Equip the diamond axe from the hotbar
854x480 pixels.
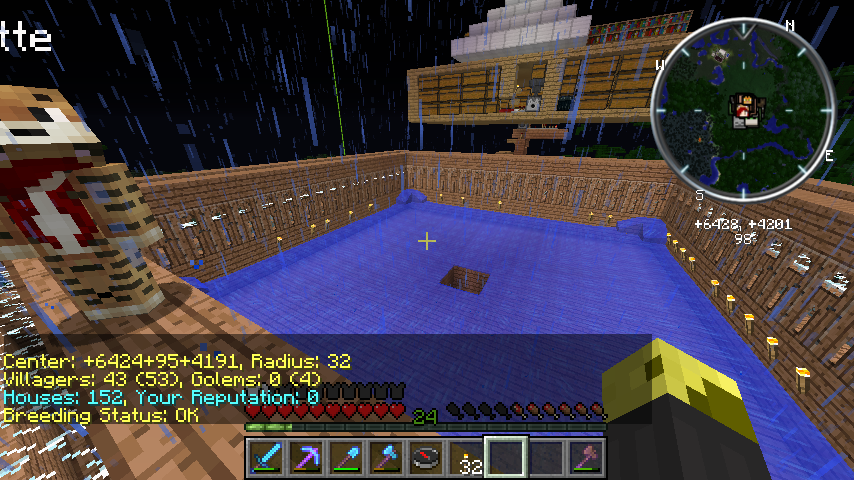[385, 457]
